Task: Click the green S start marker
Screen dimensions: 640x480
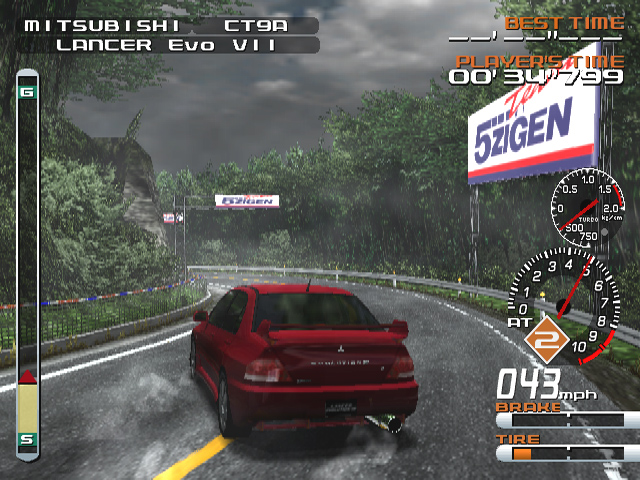Action: 28,438
